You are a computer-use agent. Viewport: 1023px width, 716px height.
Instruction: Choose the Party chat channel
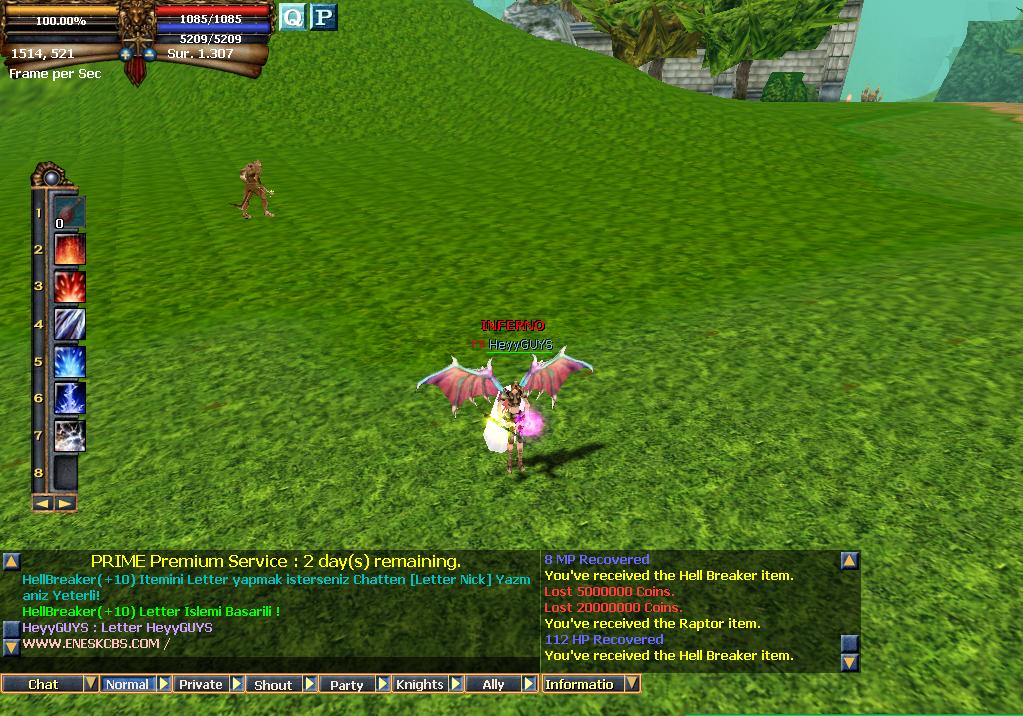click(x=346, y=684)
